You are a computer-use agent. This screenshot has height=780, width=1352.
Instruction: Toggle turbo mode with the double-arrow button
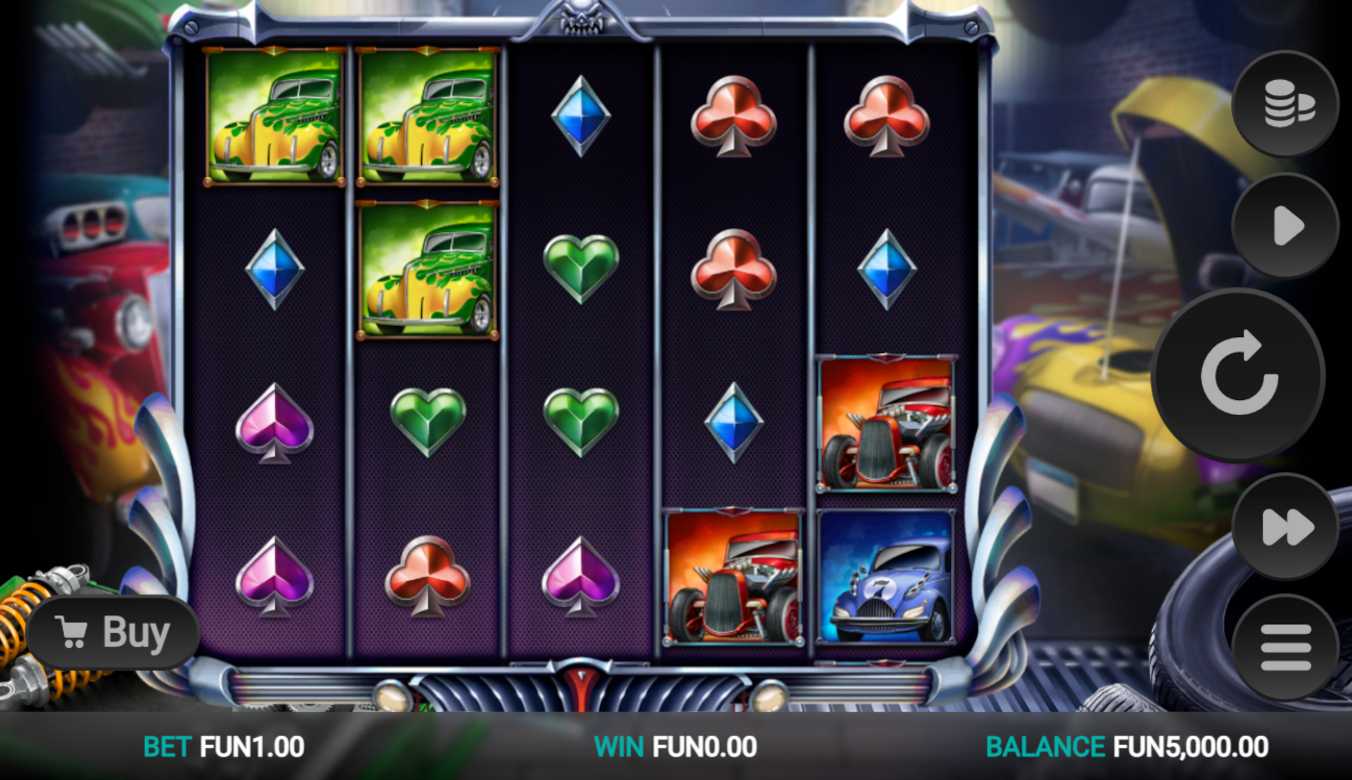pyautogui.click(x=1285, y=526)
